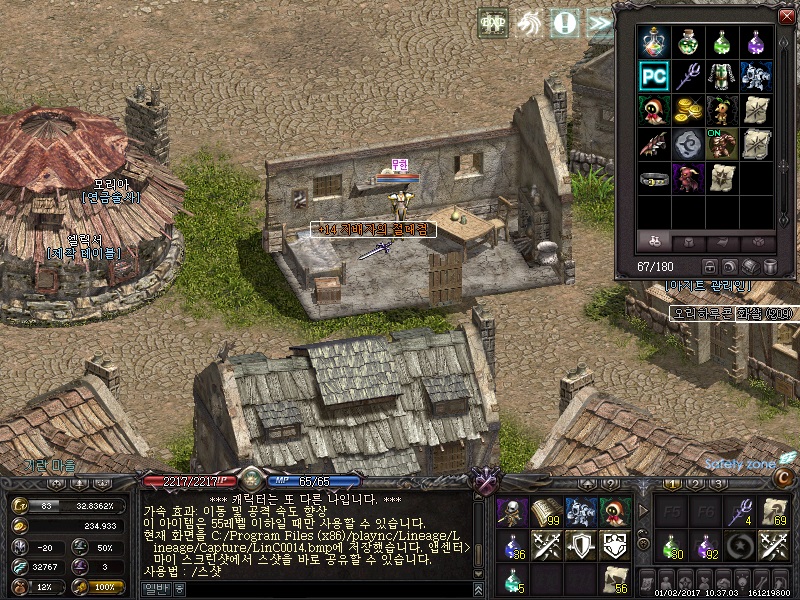Click the inventory lock button

coord(710,267)
